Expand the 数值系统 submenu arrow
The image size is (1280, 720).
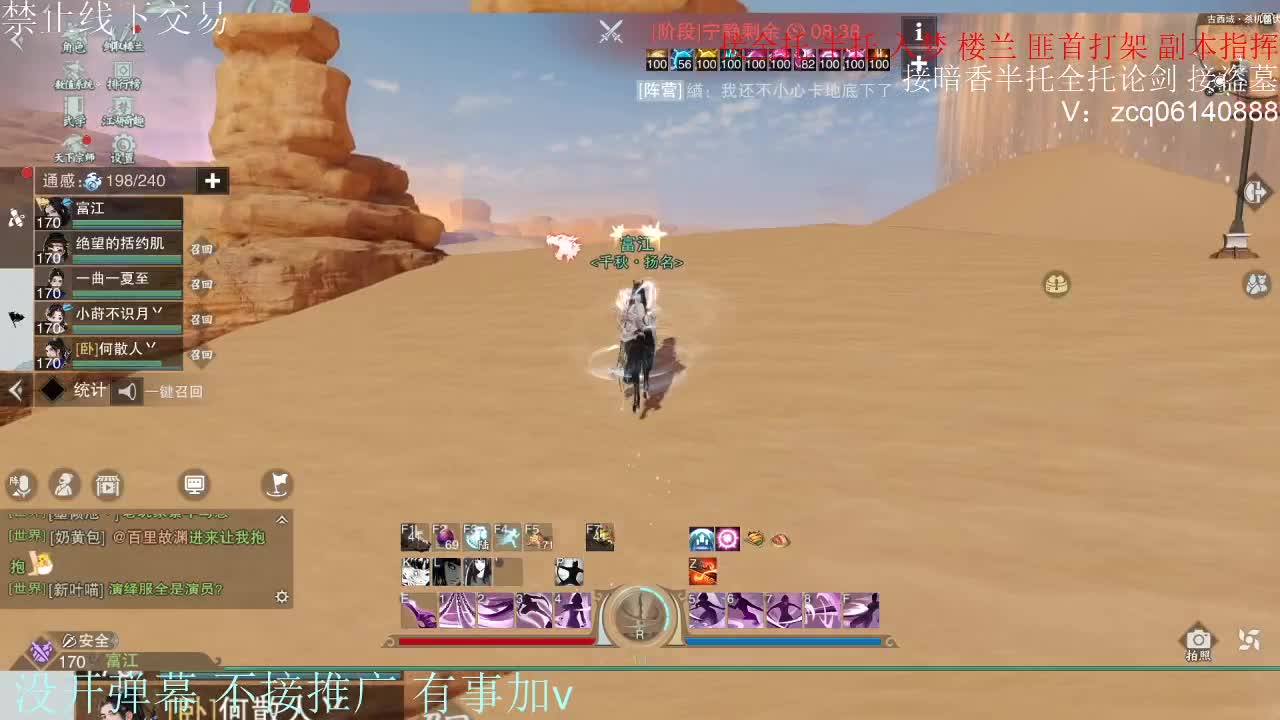pos(98,85)
